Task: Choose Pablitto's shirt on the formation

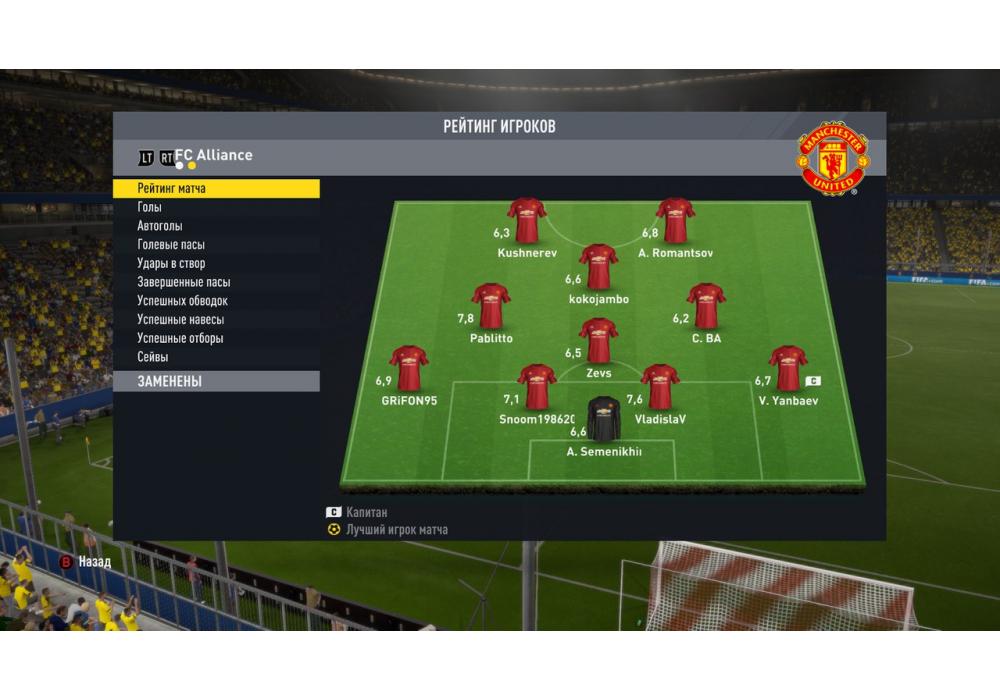Action: (491, 306)
